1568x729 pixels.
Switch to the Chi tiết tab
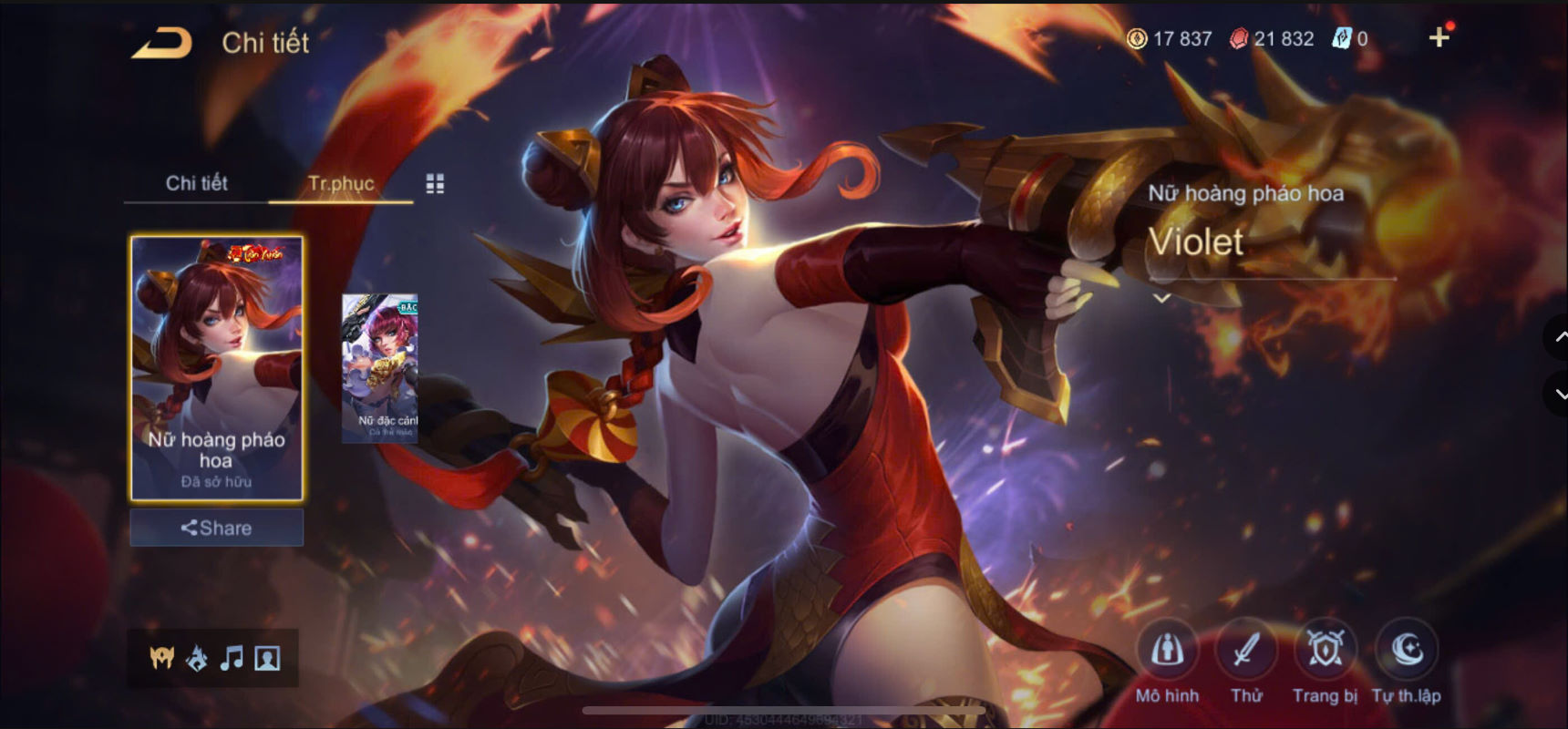[x=195, y=183]
